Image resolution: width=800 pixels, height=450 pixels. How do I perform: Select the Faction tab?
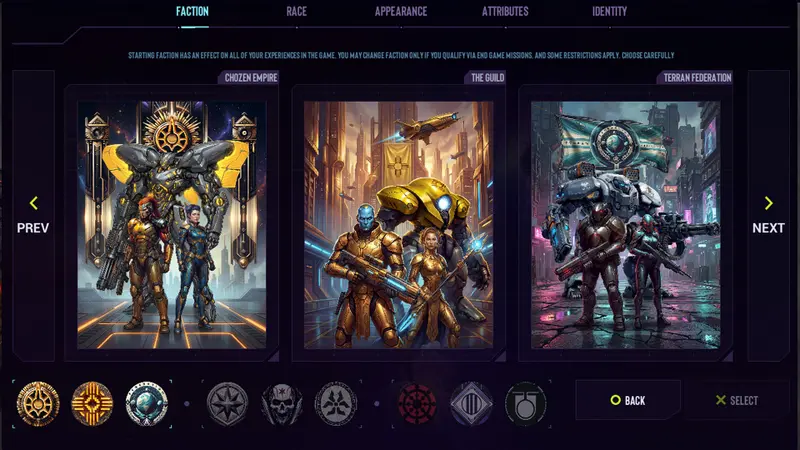point(192,12)
